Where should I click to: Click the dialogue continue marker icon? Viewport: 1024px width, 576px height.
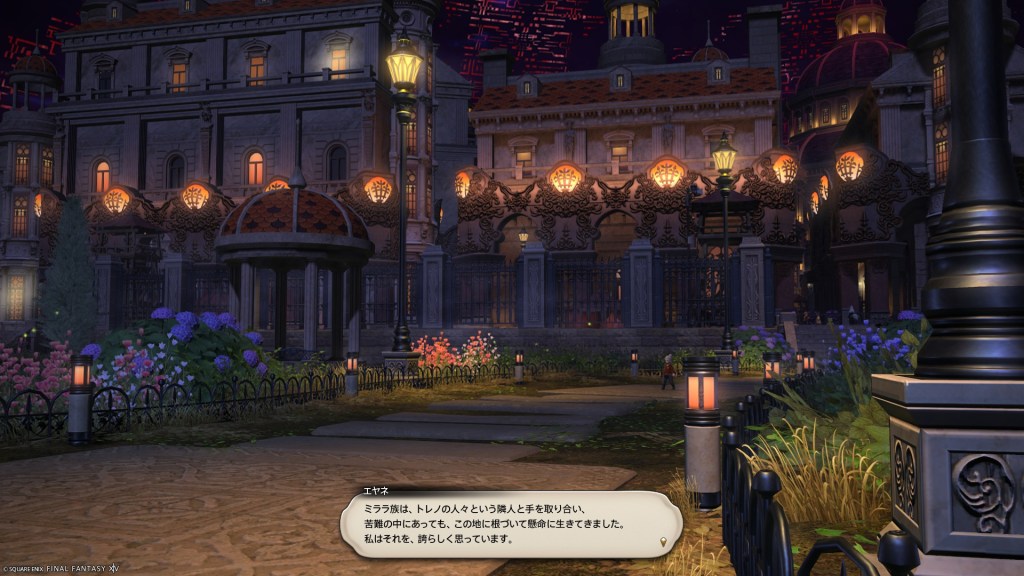click(x=663, y=543)
